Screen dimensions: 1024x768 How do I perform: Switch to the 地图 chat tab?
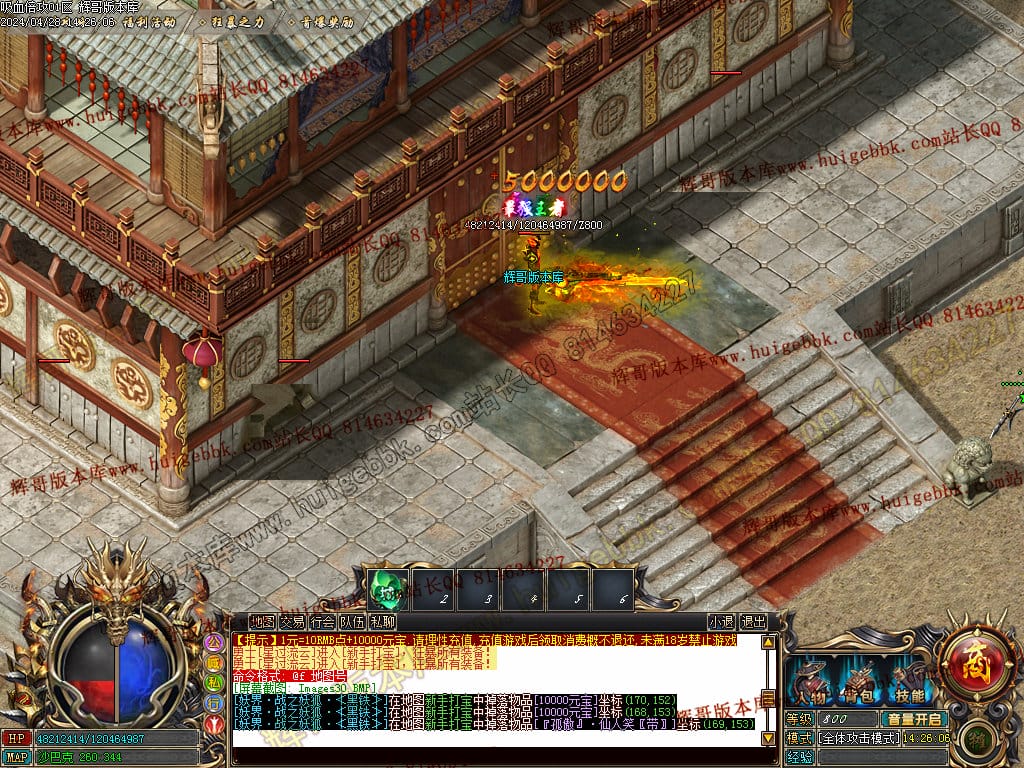pos(262,621)
